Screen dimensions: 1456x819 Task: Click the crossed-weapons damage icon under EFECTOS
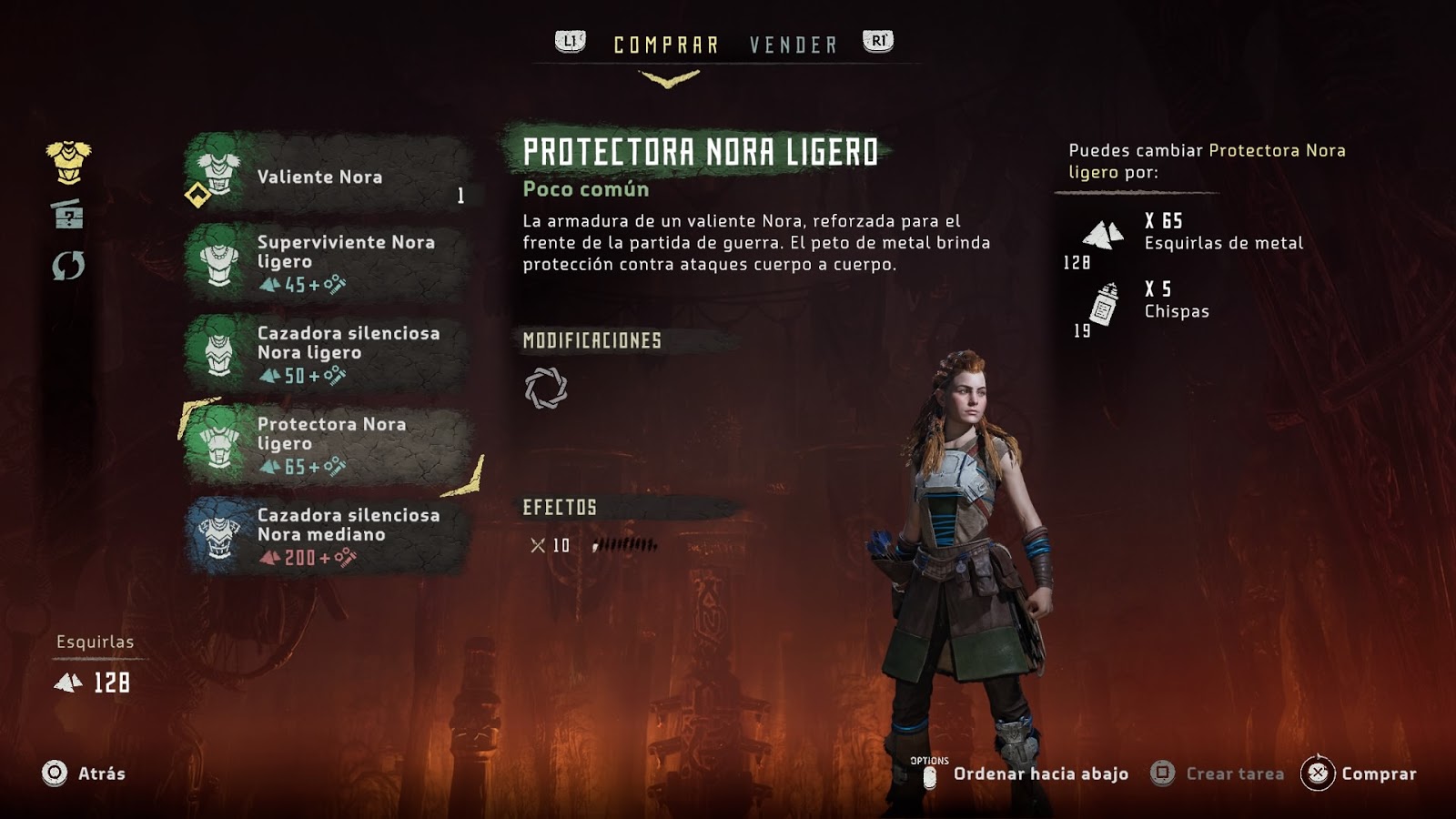pyautogui.click(x=537, y=545)
